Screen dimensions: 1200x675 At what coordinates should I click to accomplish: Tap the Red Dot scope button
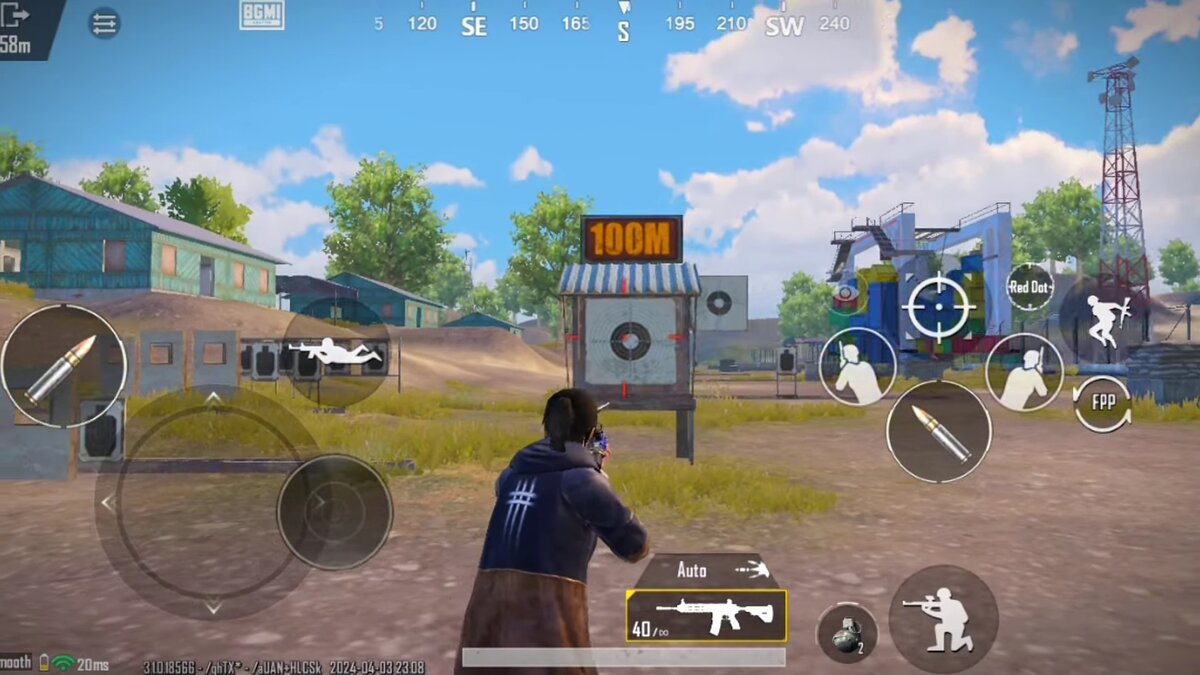[x=1029, y=287]
